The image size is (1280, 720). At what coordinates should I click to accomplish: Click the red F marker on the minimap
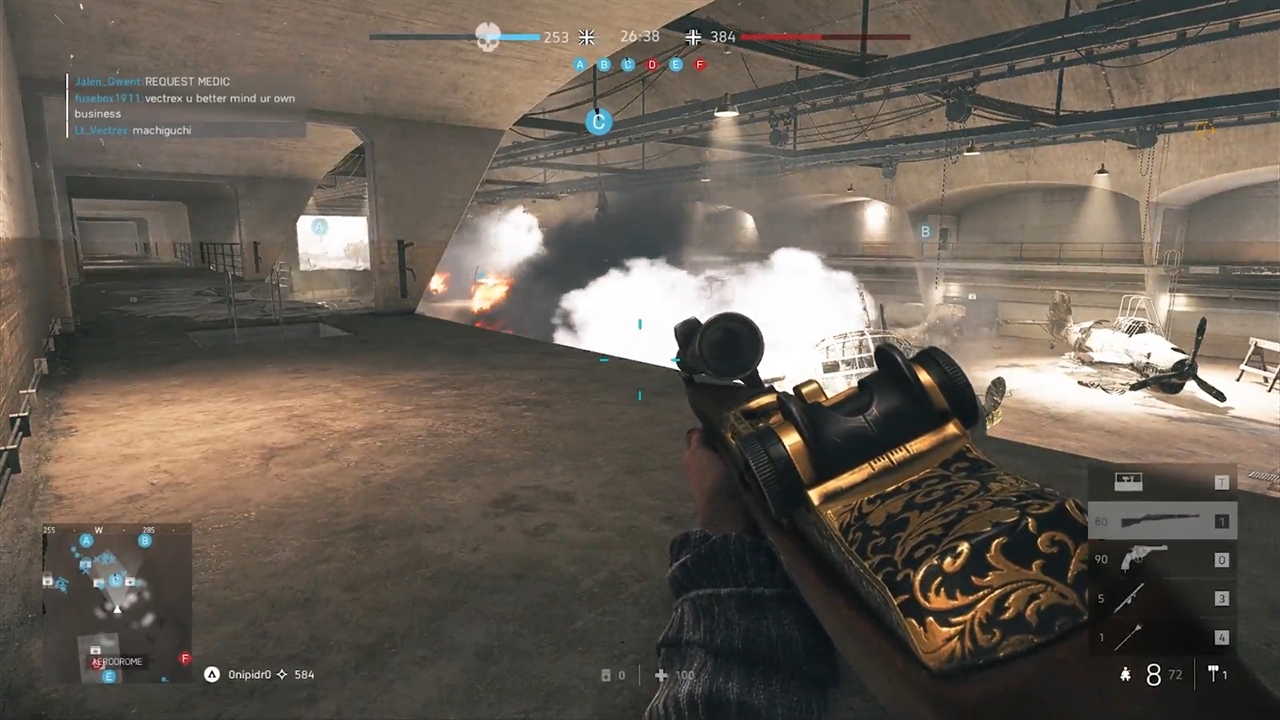pyautogui.click(x=185, y=658)
